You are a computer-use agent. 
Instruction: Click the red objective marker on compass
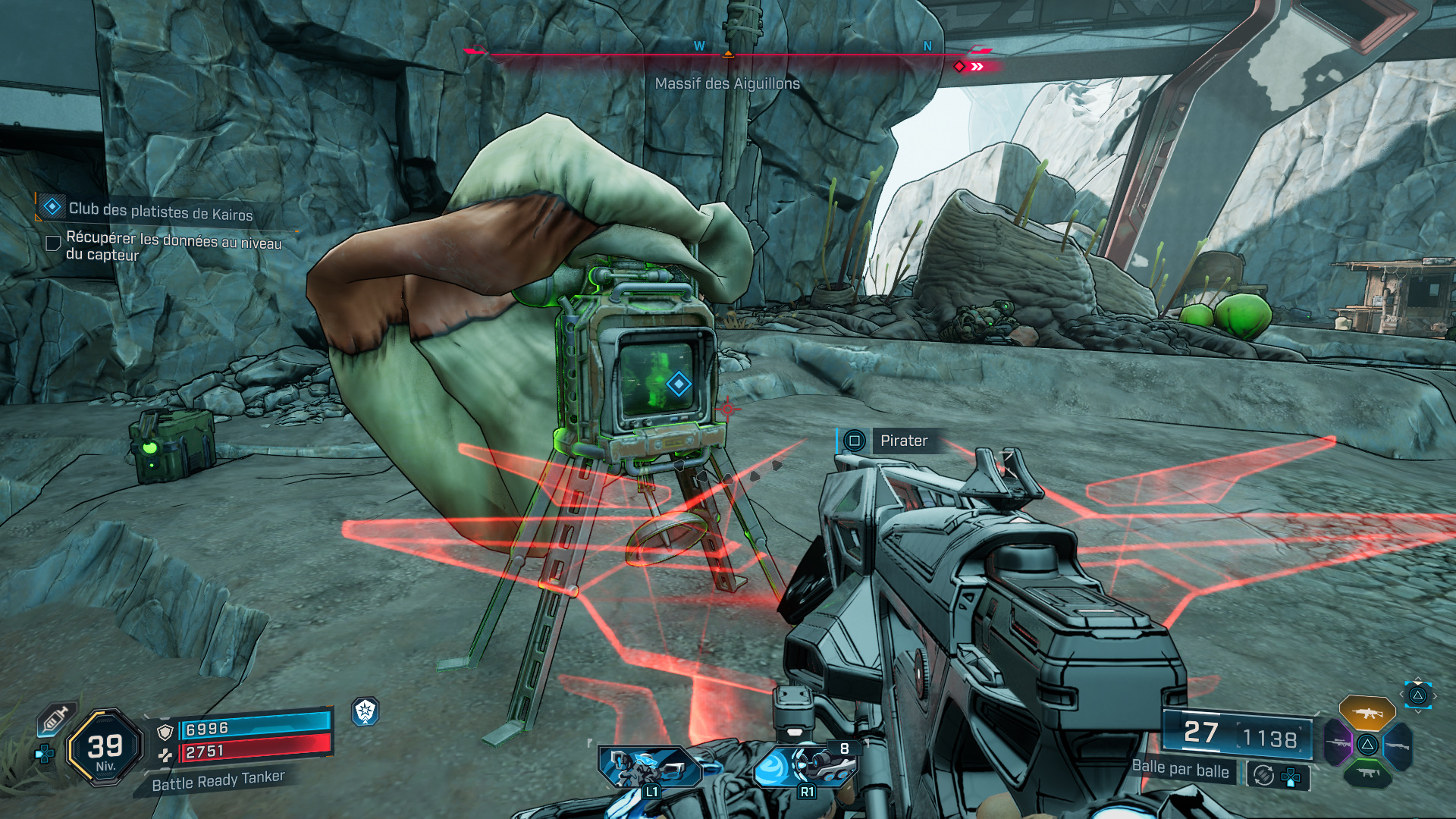point(960,67)
